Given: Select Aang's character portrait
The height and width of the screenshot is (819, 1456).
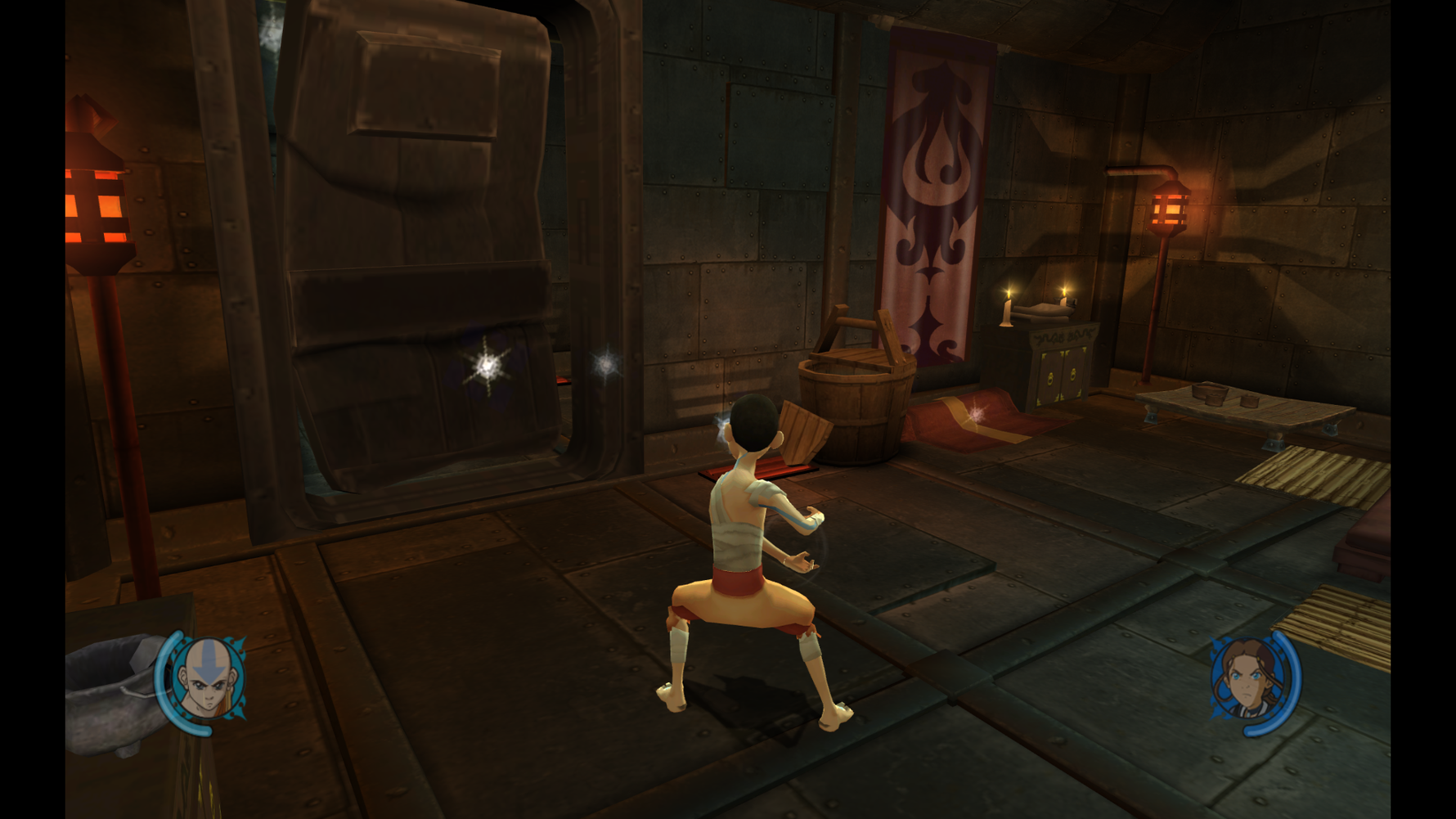Looking at the screenshot, I should (208, 680).
